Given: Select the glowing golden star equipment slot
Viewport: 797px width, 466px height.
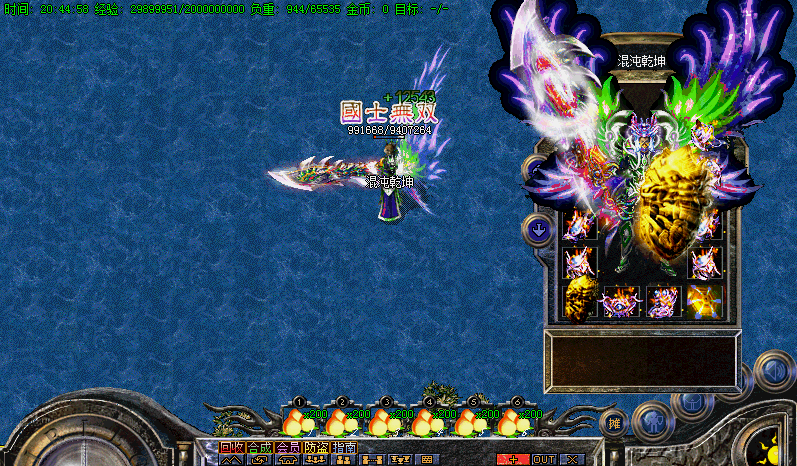Looking at the screenshot, I should pyautogui.click(x=704, y=300).
